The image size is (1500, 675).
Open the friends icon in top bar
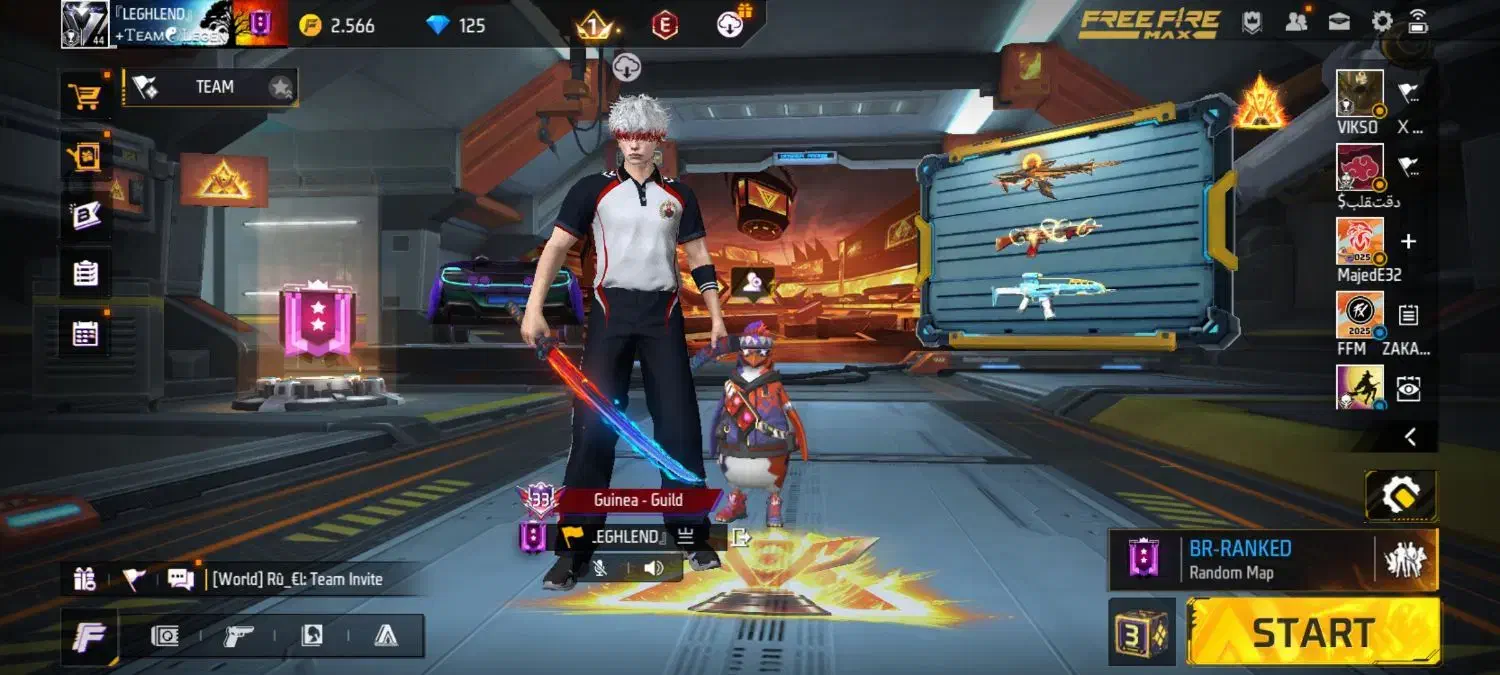point(1297,21)
